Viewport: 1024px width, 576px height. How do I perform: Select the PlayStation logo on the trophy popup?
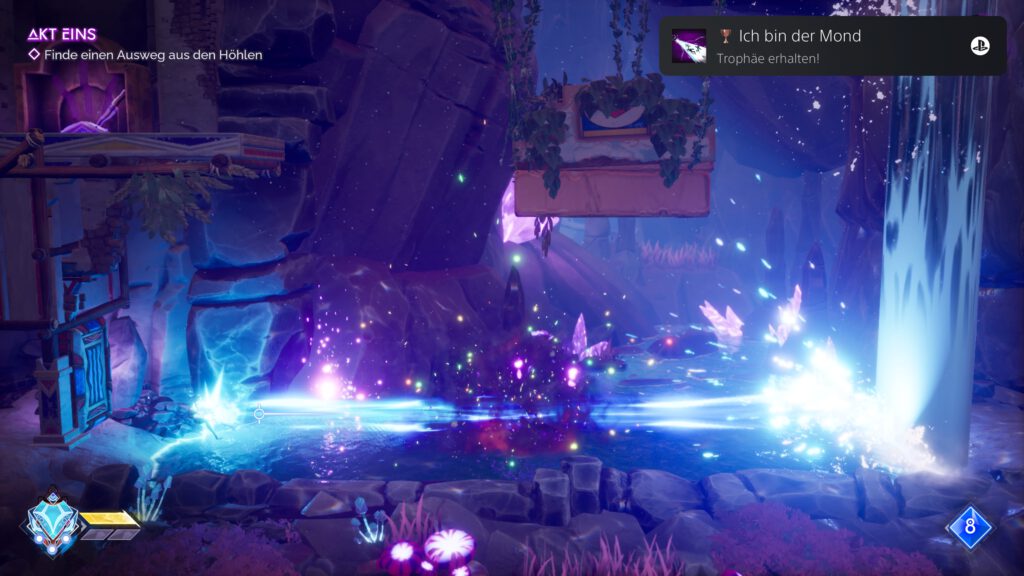pyautogui.click(x=979, y=46)
